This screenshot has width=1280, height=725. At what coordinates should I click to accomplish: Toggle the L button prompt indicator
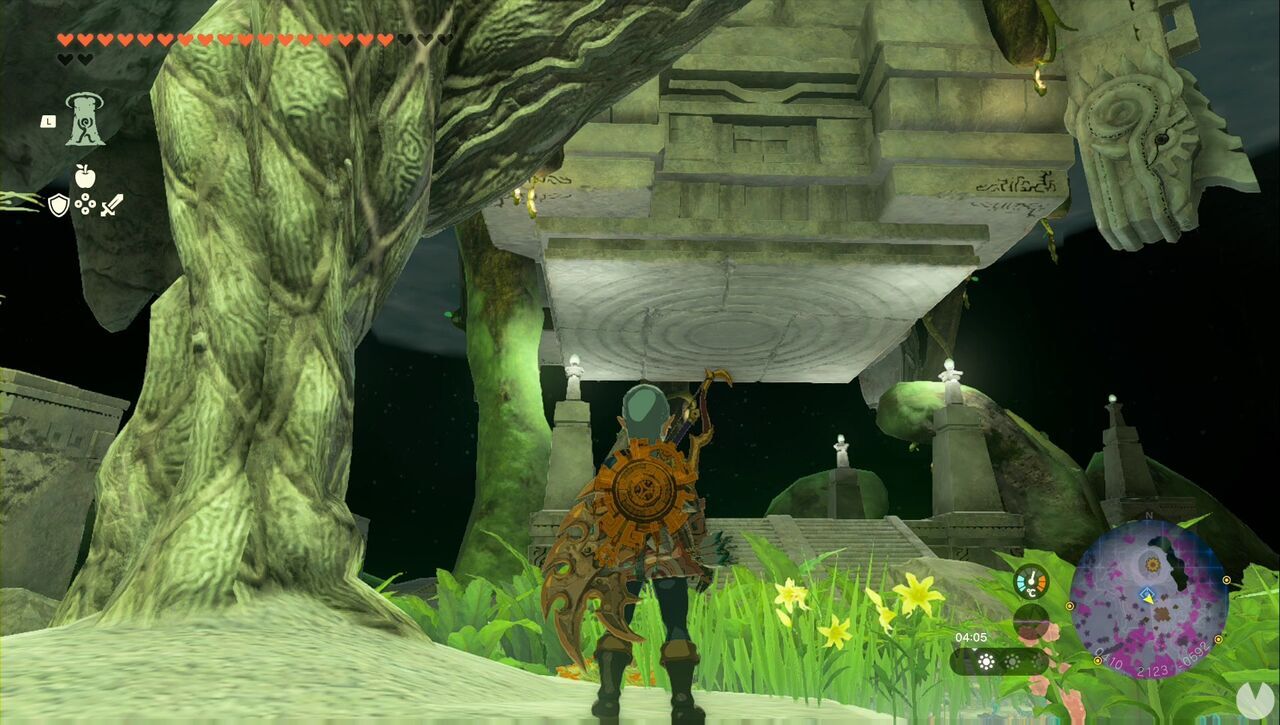click(x=48, y=121)
